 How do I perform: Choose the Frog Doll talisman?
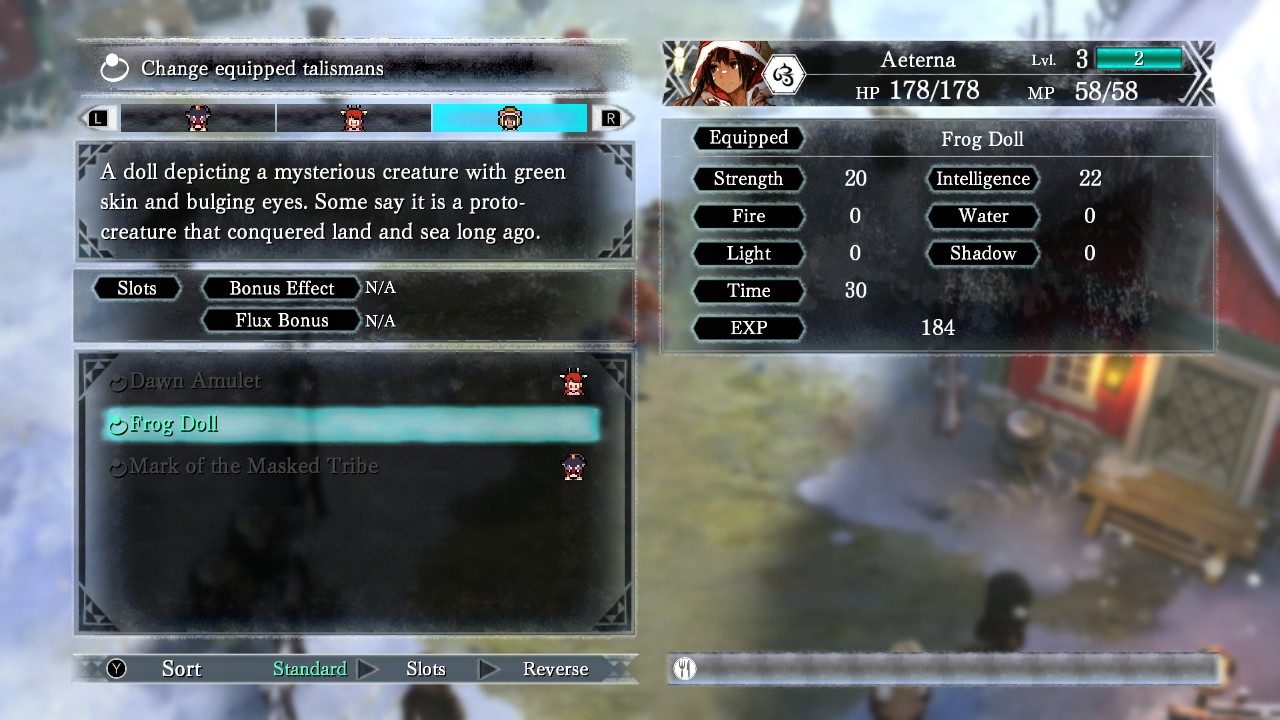tap(174, 424)
